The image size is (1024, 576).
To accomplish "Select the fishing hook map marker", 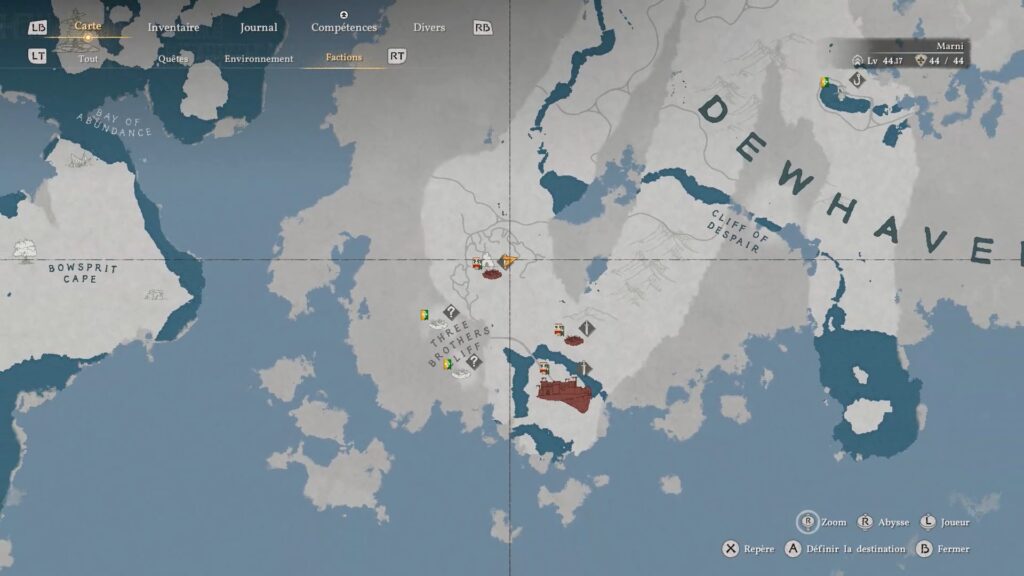I will coord(856,79).
